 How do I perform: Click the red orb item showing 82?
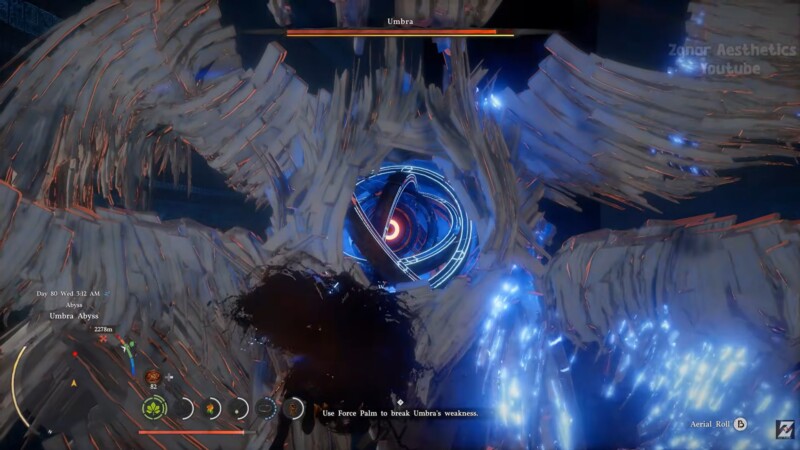pos(153,376)
